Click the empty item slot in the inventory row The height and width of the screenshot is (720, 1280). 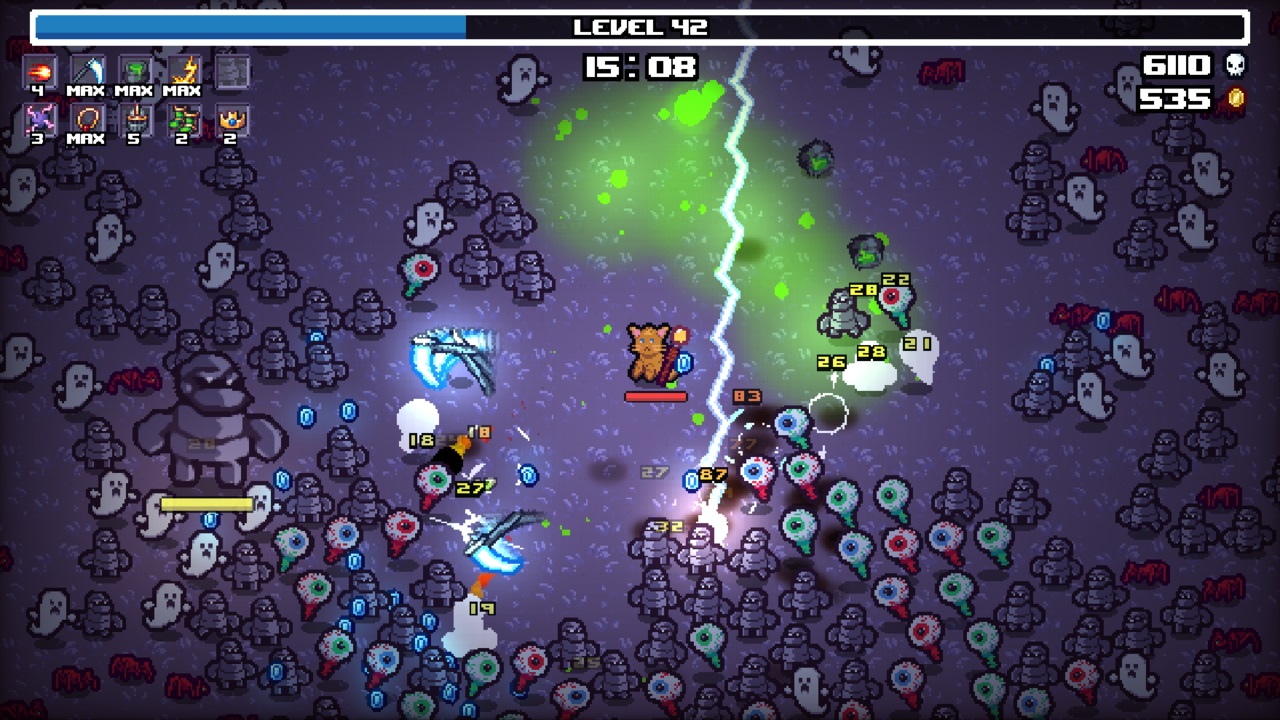tap(232, 70)
